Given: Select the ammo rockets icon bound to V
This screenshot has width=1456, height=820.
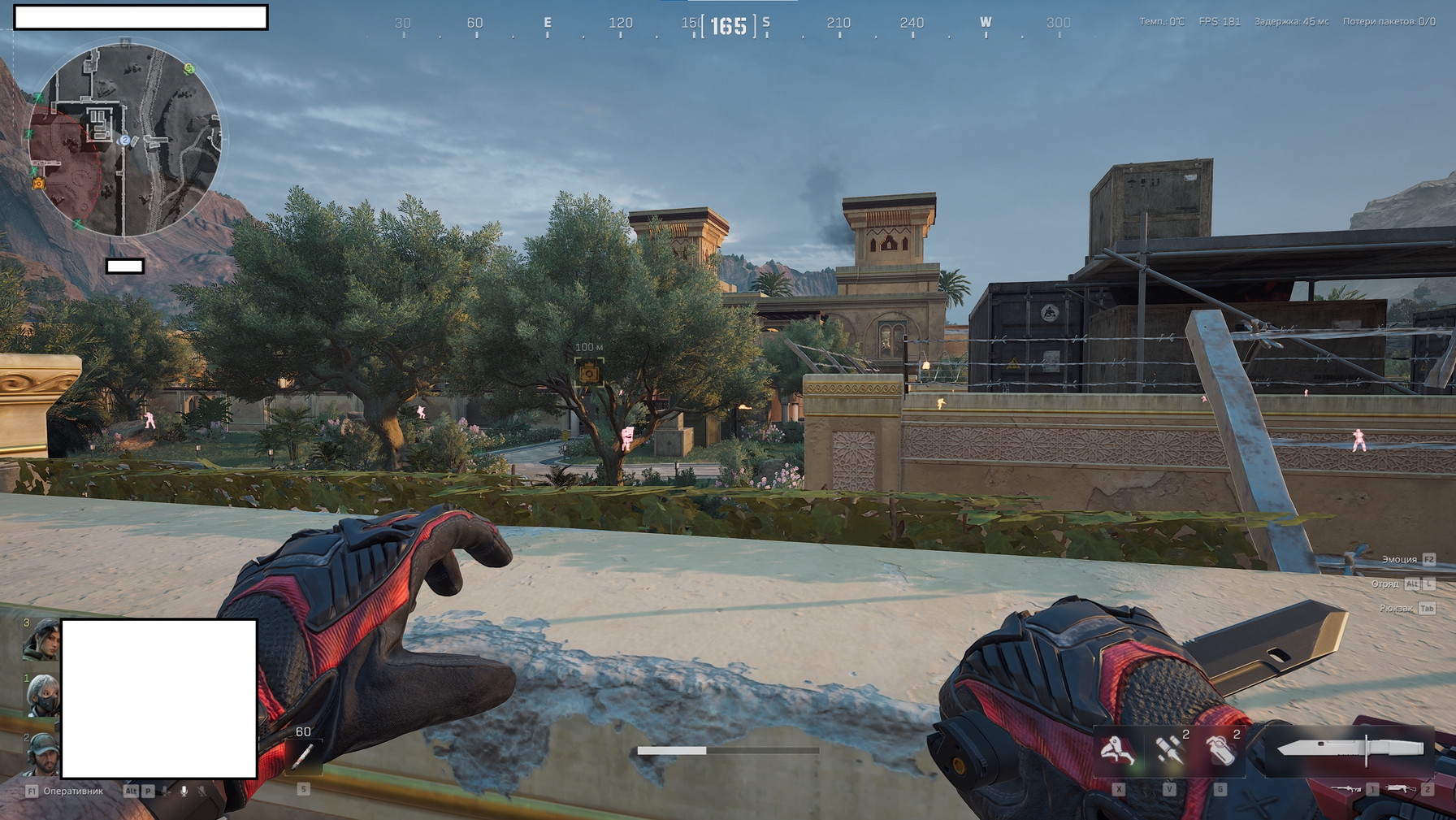Looking at the screenshot, I should (x=1168, y=750).
